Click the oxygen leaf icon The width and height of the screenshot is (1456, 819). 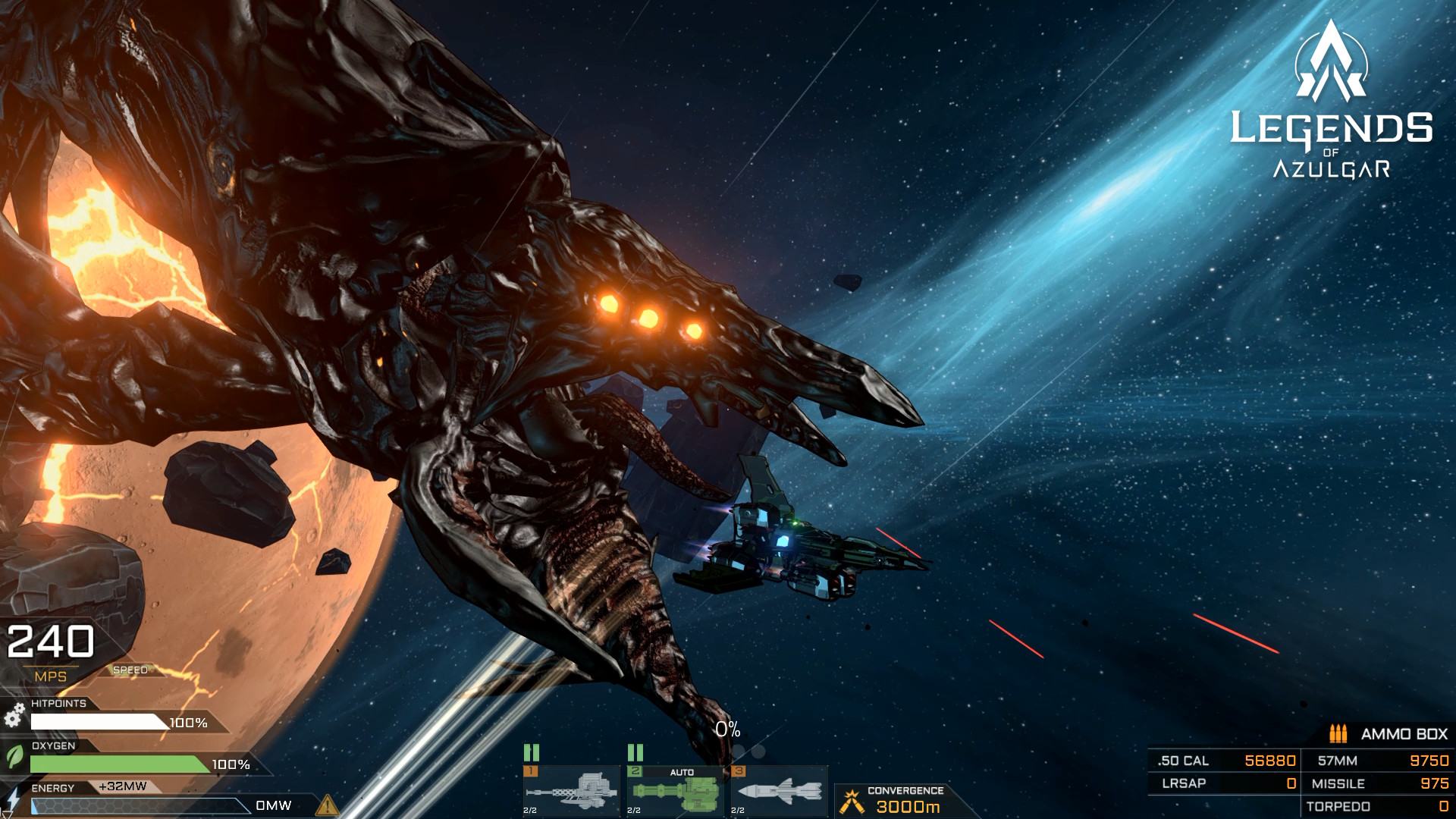click(x=14, y=758)
